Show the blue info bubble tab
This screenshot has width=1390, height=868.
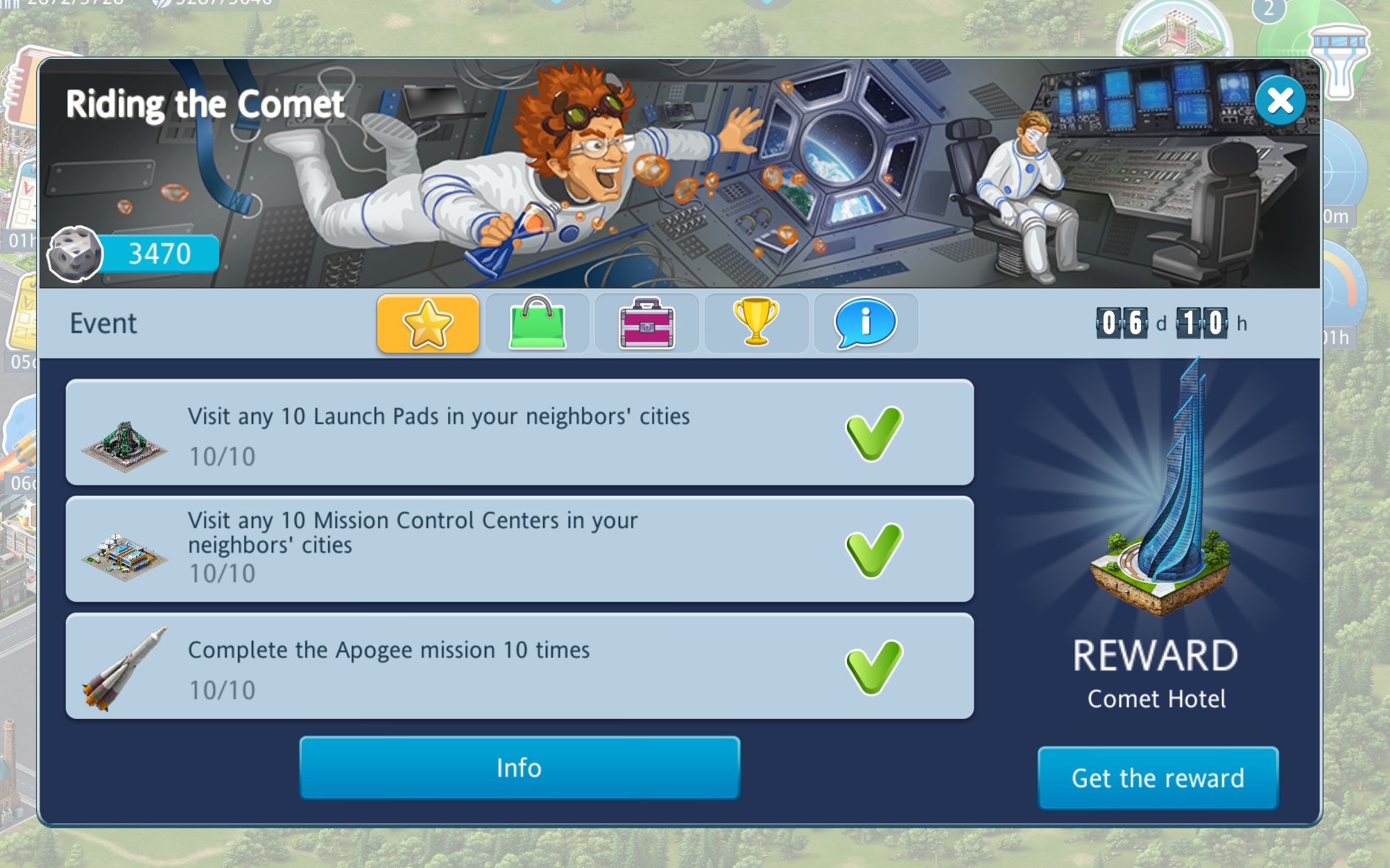[x=866, y=323]
